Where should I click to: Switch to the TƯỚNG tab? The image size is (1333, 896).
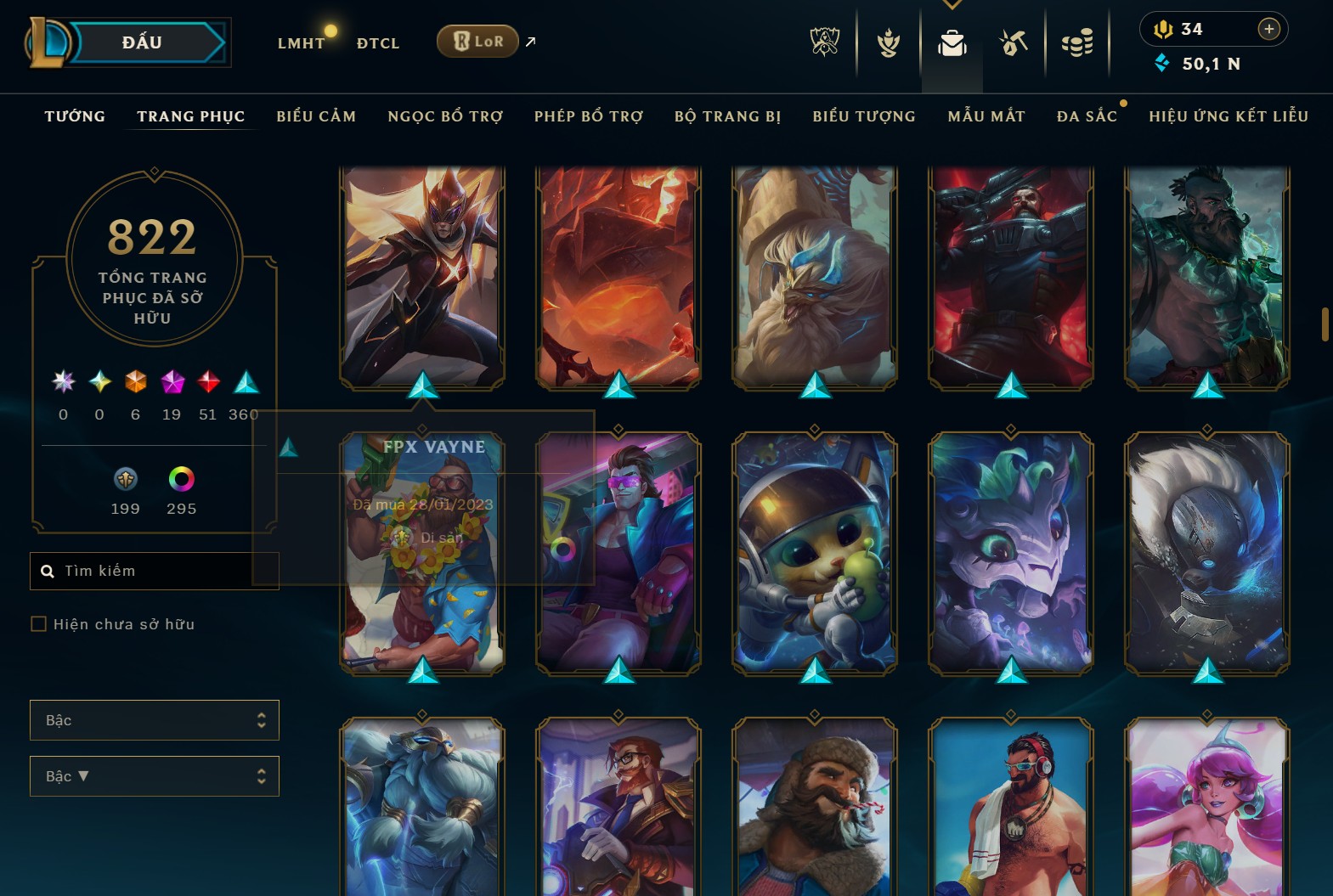tap(75, 116)
